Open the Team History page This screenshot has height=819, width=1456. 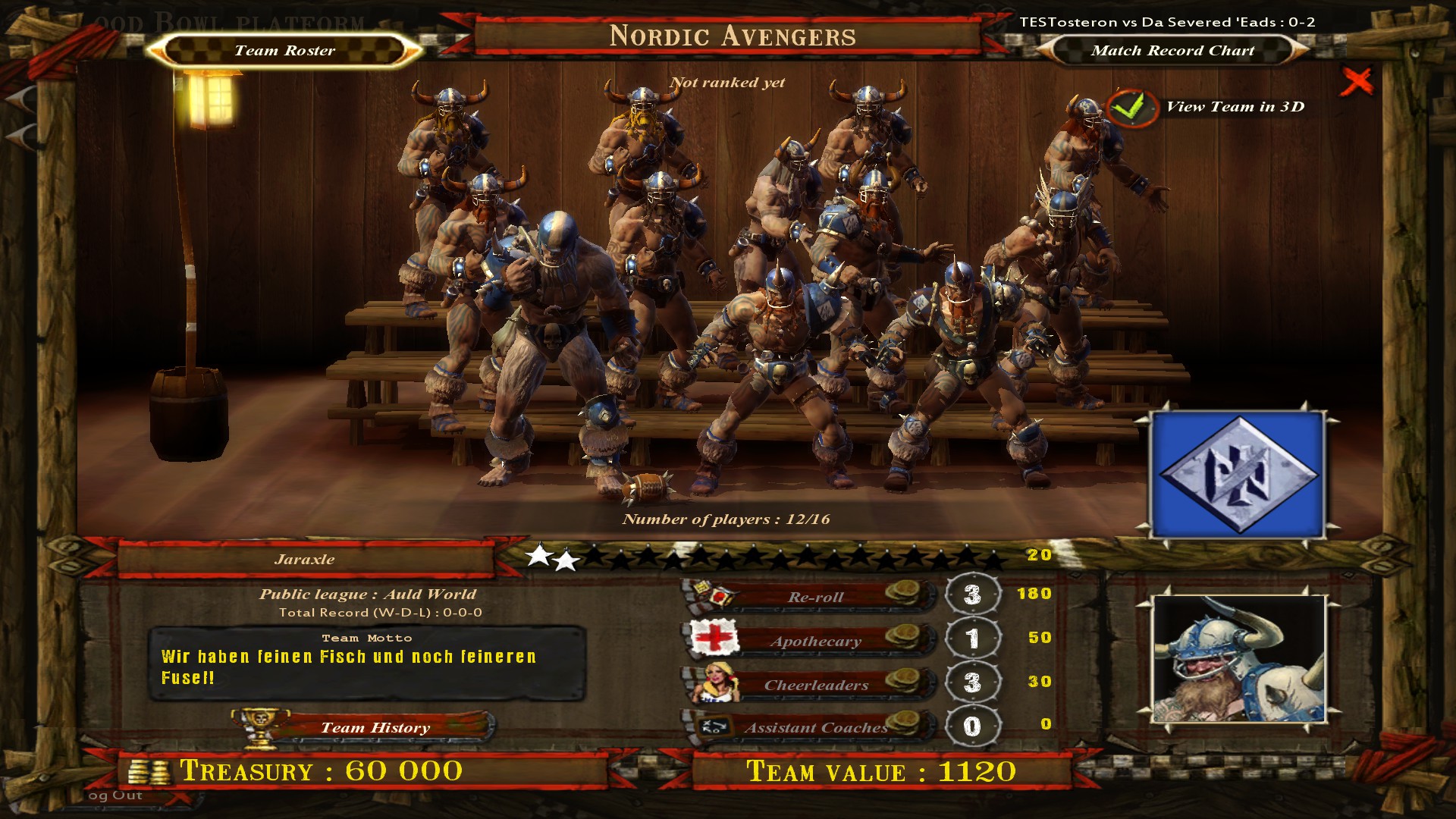(x=375, y=728)
